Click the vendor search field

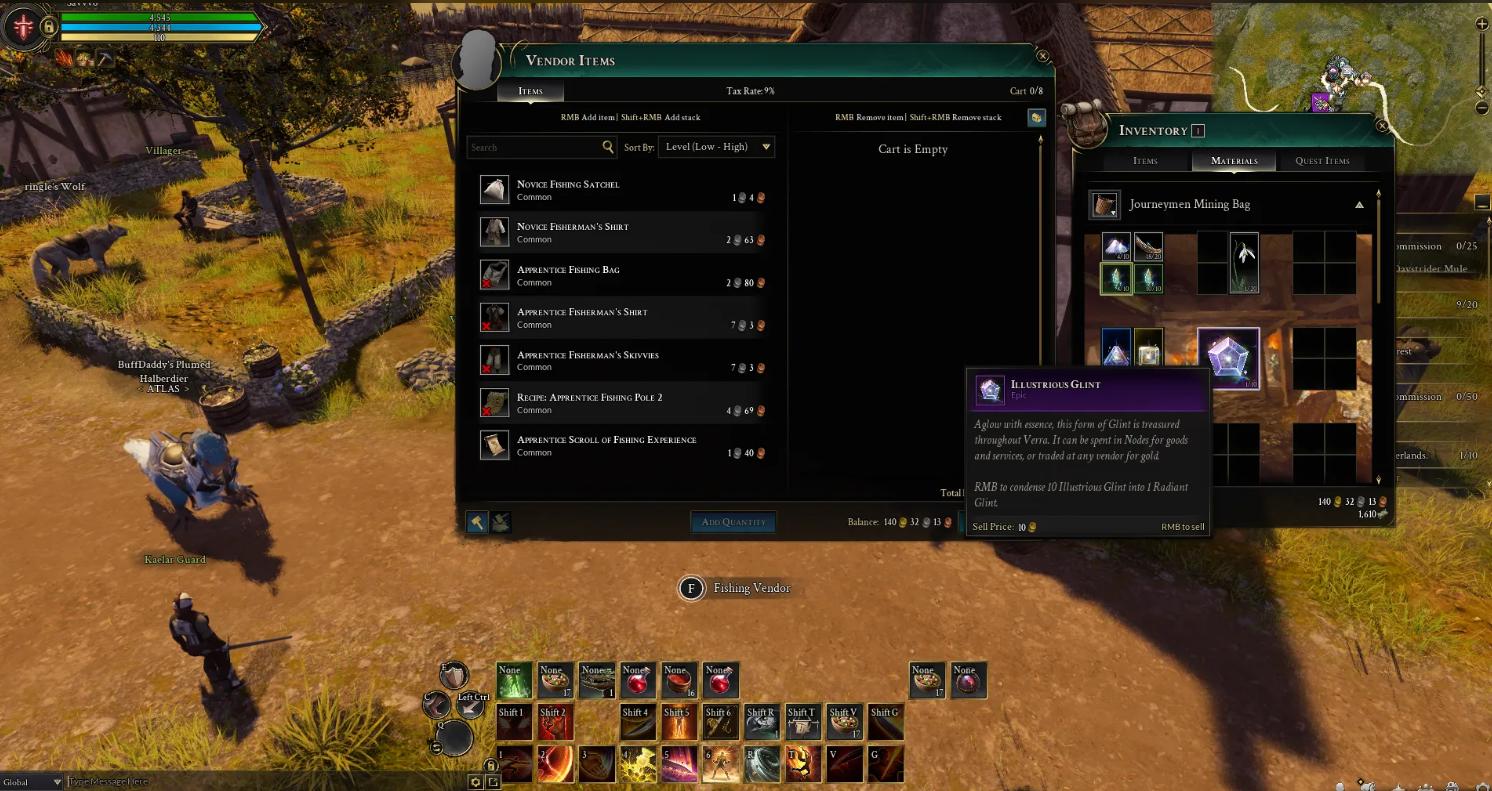point(534,147)
